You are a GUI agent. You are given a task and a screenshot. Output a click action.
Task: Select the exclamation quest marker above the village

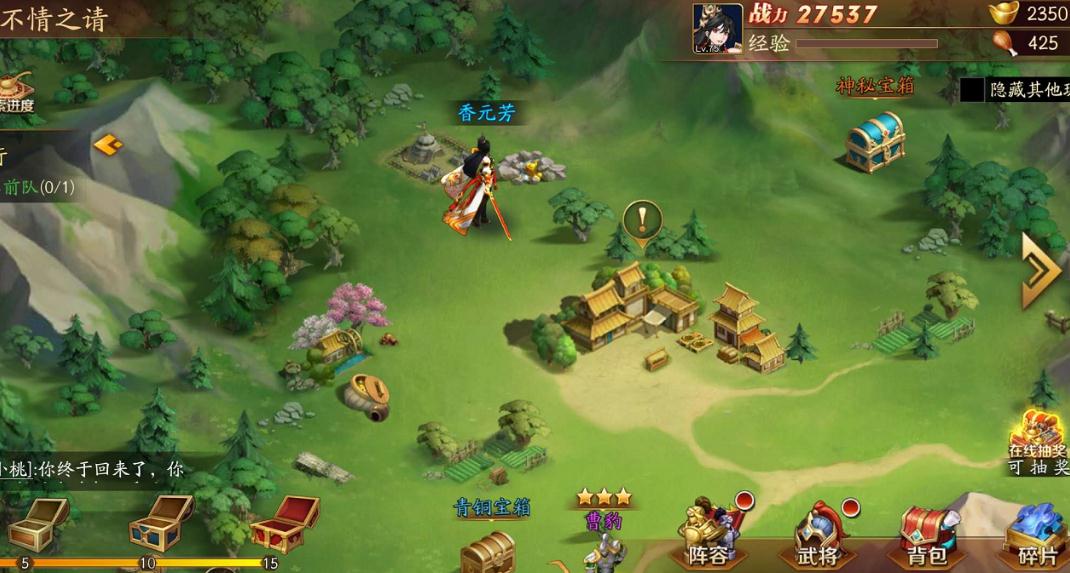pos(642,219)
